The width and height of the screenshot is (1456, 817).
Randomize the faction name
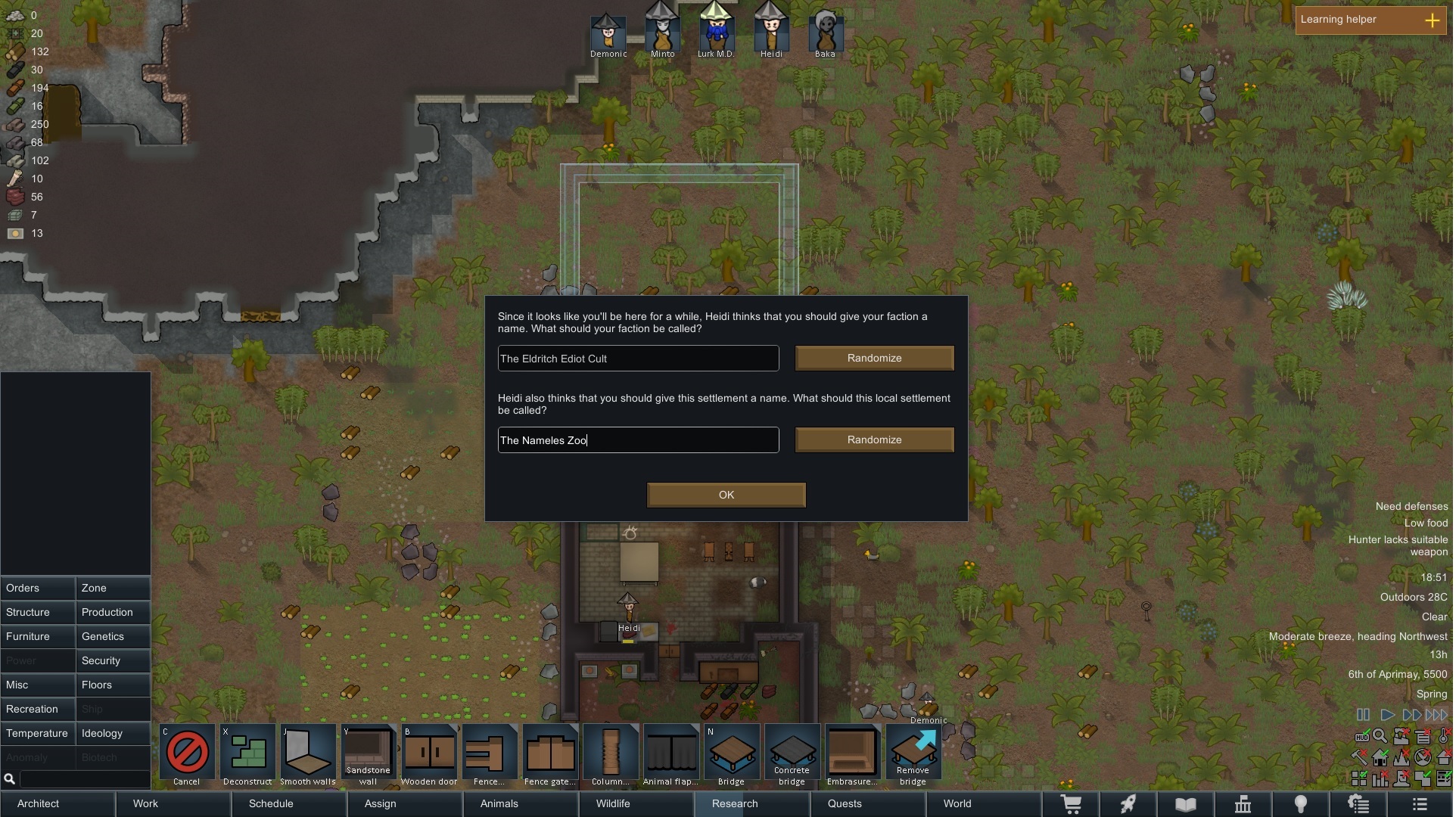click(874, 359)
